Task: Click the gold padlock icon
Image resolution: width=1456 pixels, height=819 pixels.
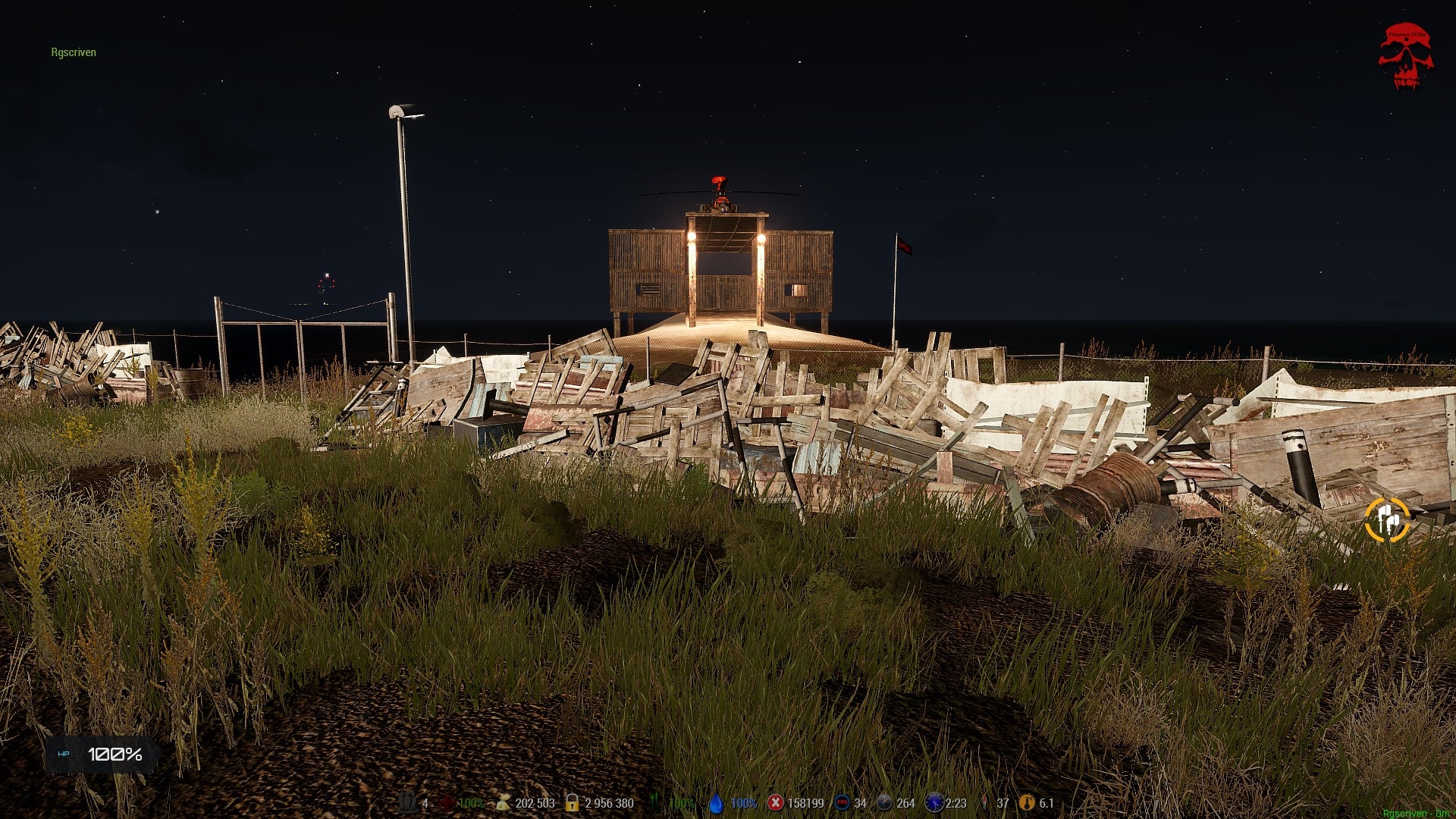Action: 573,803
